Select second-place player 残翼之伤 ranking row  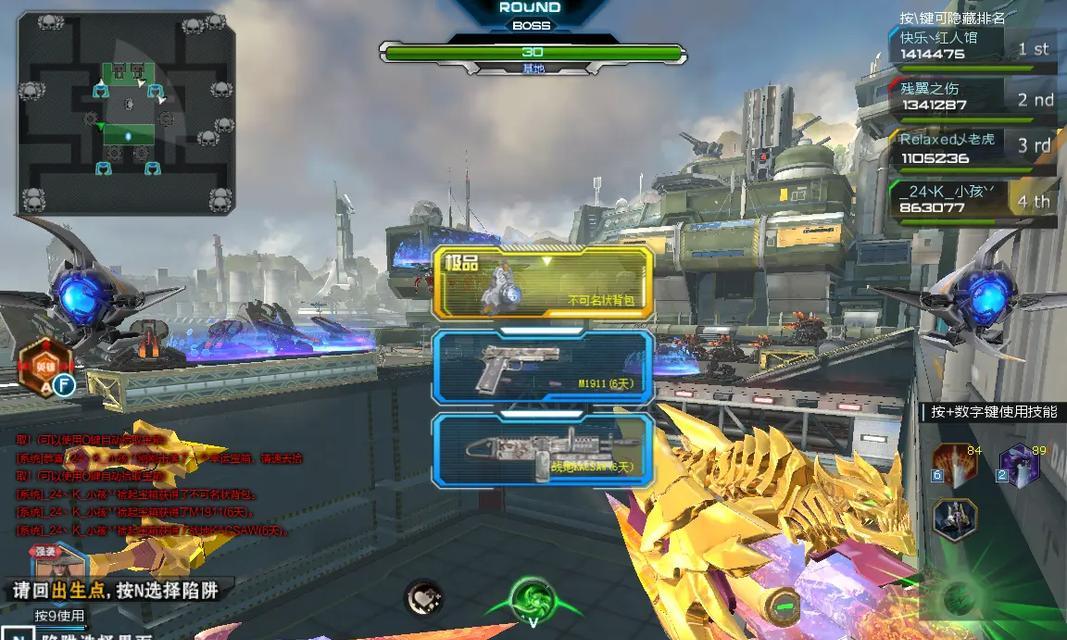pos(971,97)
